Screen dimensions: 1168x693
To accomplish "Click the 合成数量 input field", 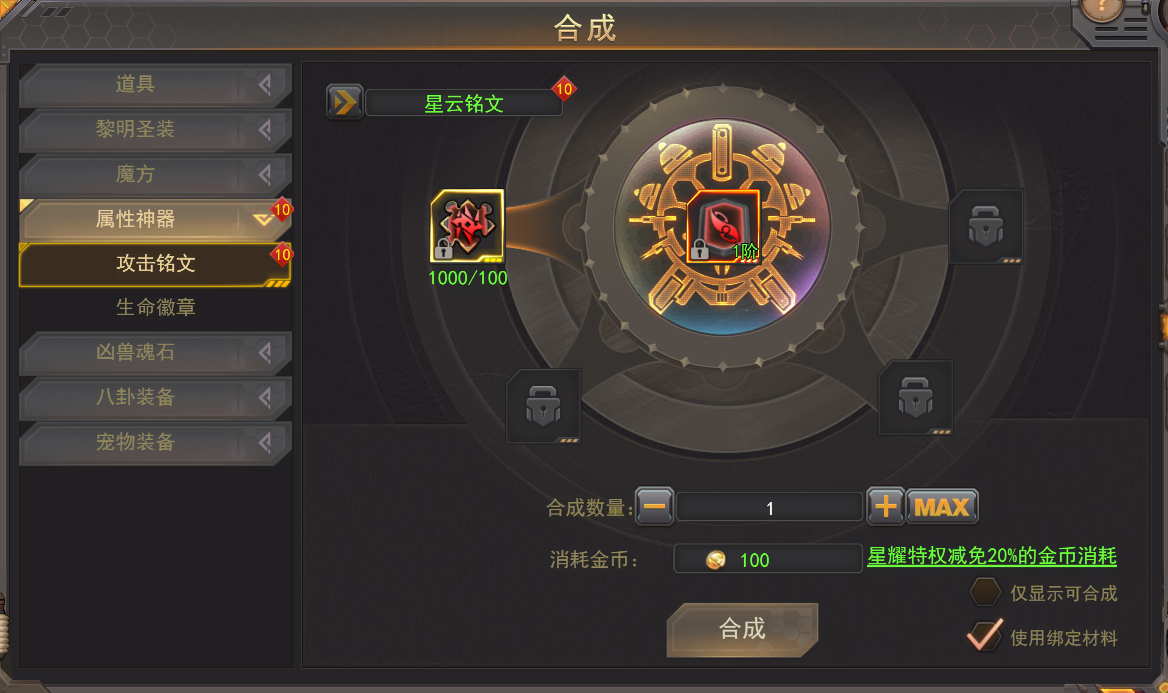I will pyautogui.click(x=769, y=508).
